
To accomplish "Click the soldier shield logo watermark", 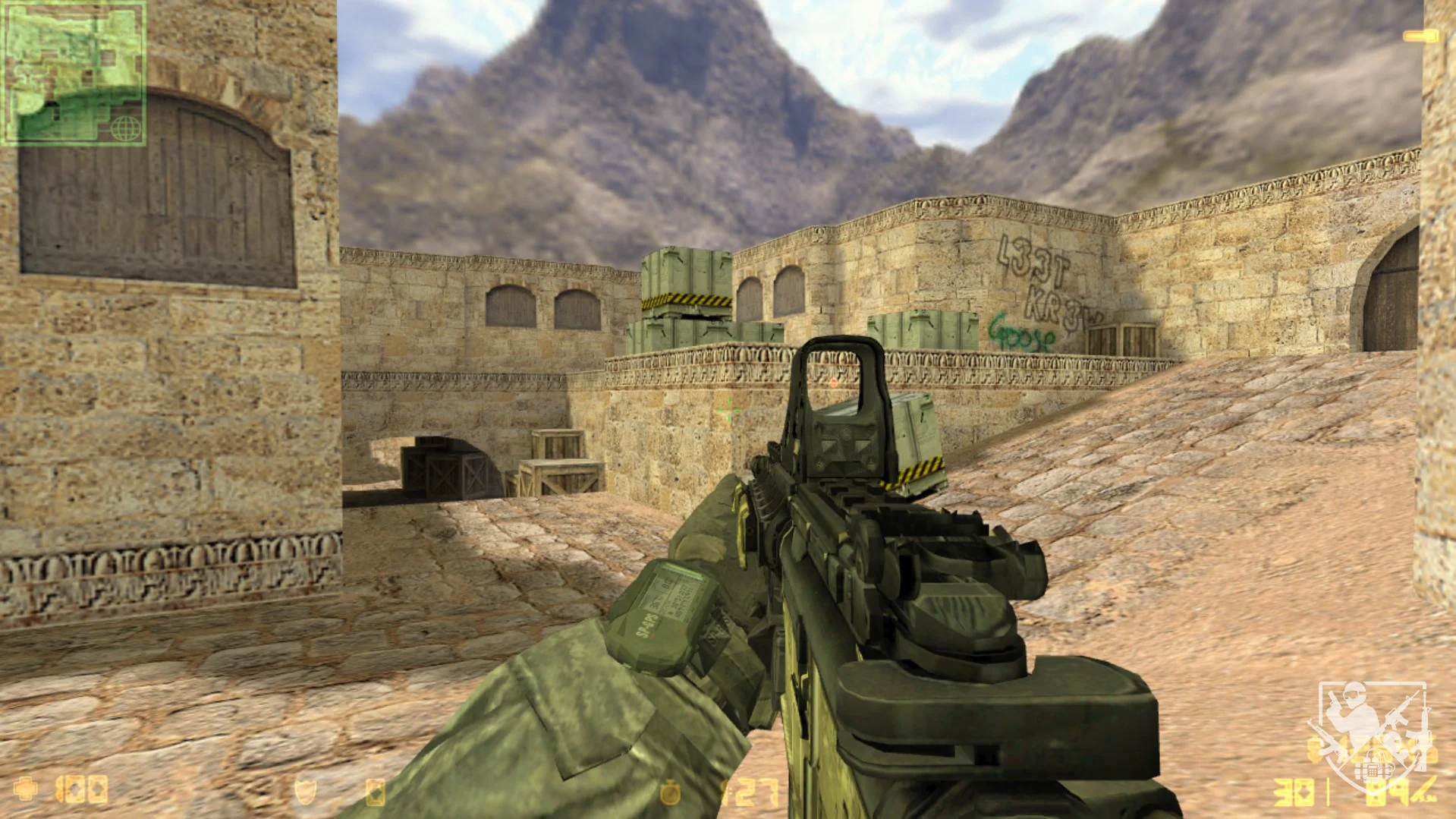I will pos(1373,732).
